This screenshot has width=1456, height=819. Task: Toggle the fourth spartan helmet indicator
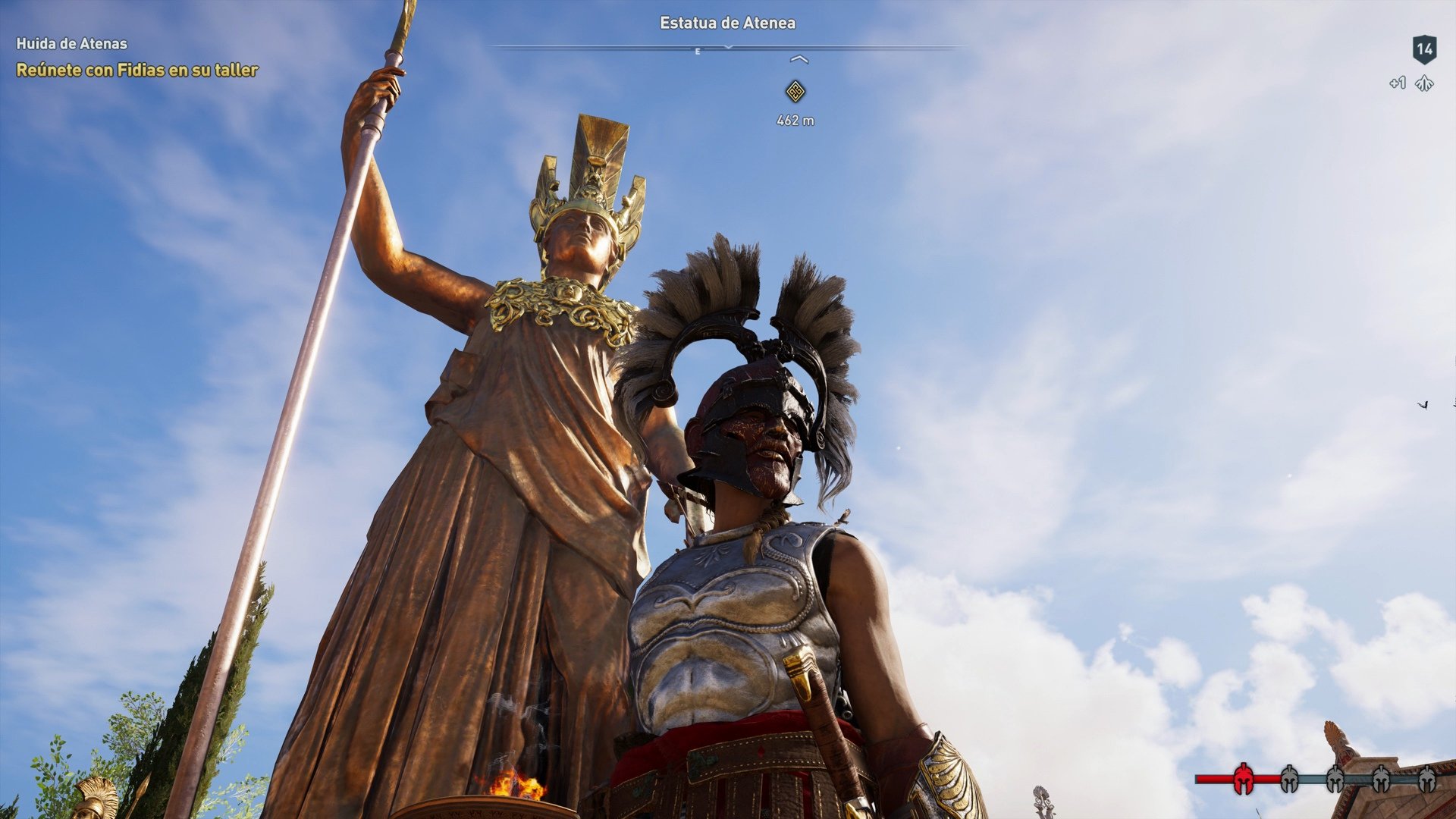click(x=1381, y=778)
